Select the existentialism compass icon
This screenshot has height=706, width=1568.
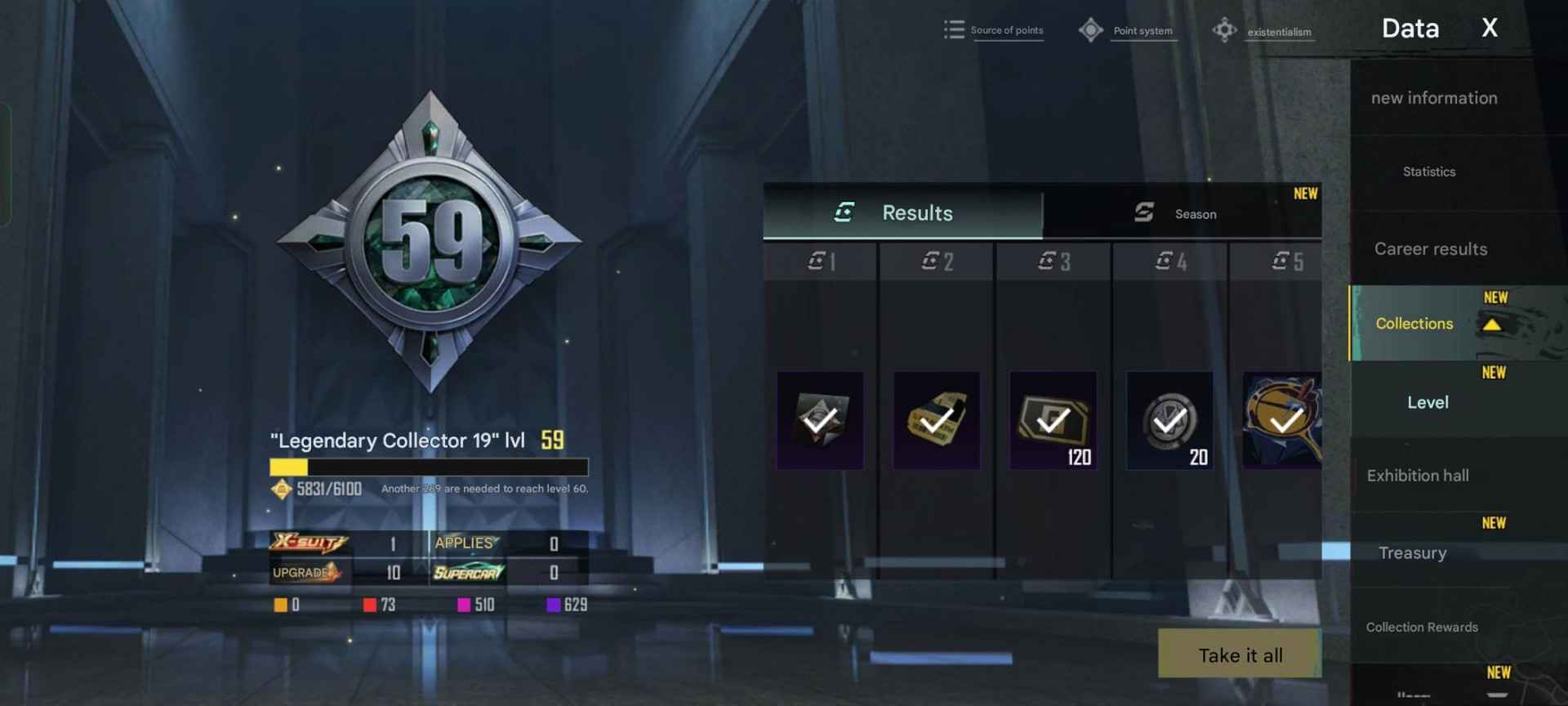tap(1224, 29)
